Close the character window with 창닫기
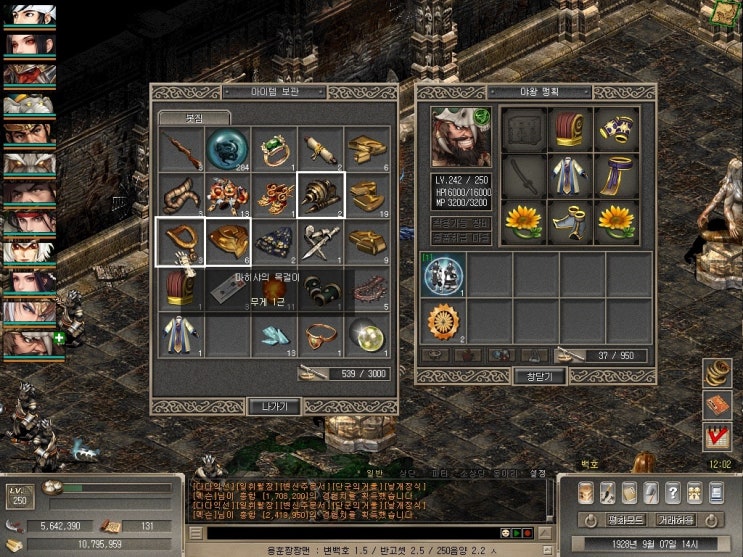Screen dimensions: 743x557 point(539,376)
